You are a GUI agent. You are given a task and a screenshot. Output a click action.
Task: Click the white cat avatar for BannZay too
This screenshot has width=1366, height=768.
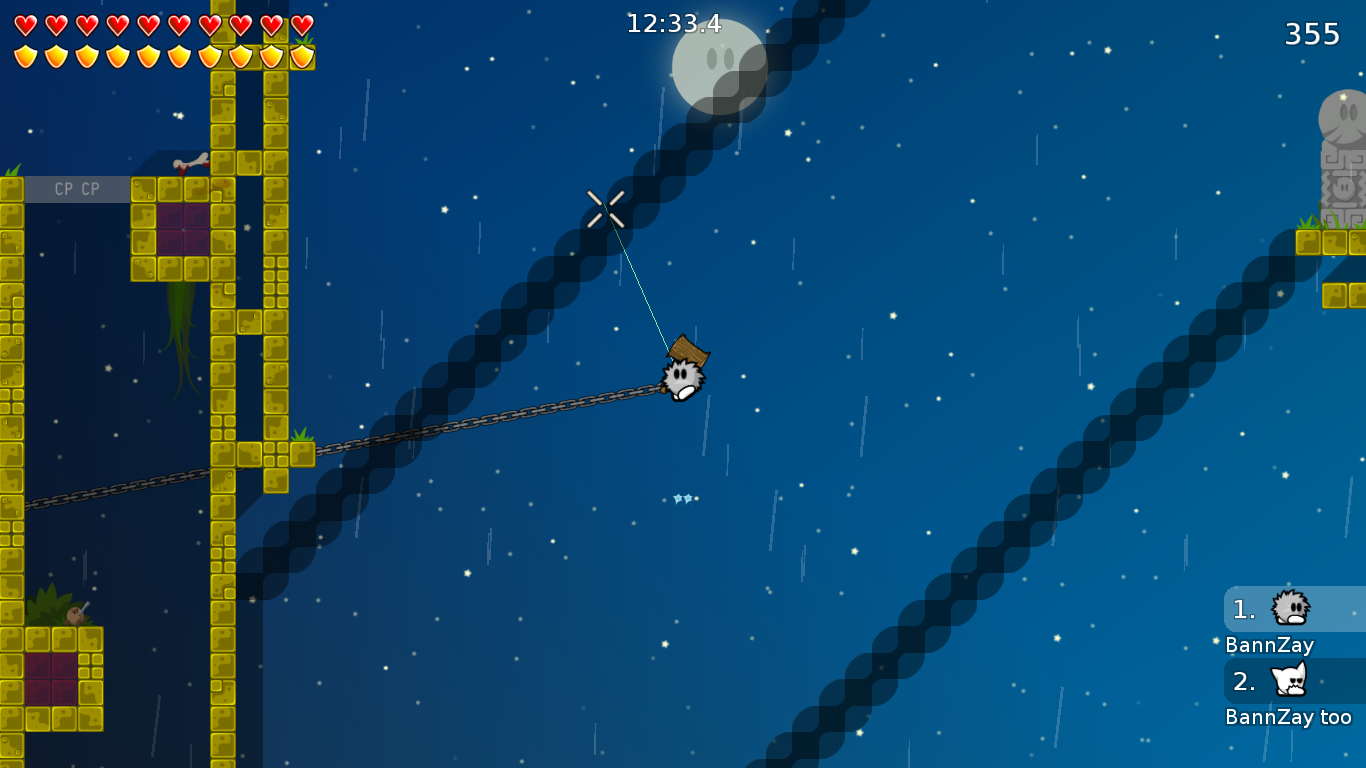(x=1289, y=682)
